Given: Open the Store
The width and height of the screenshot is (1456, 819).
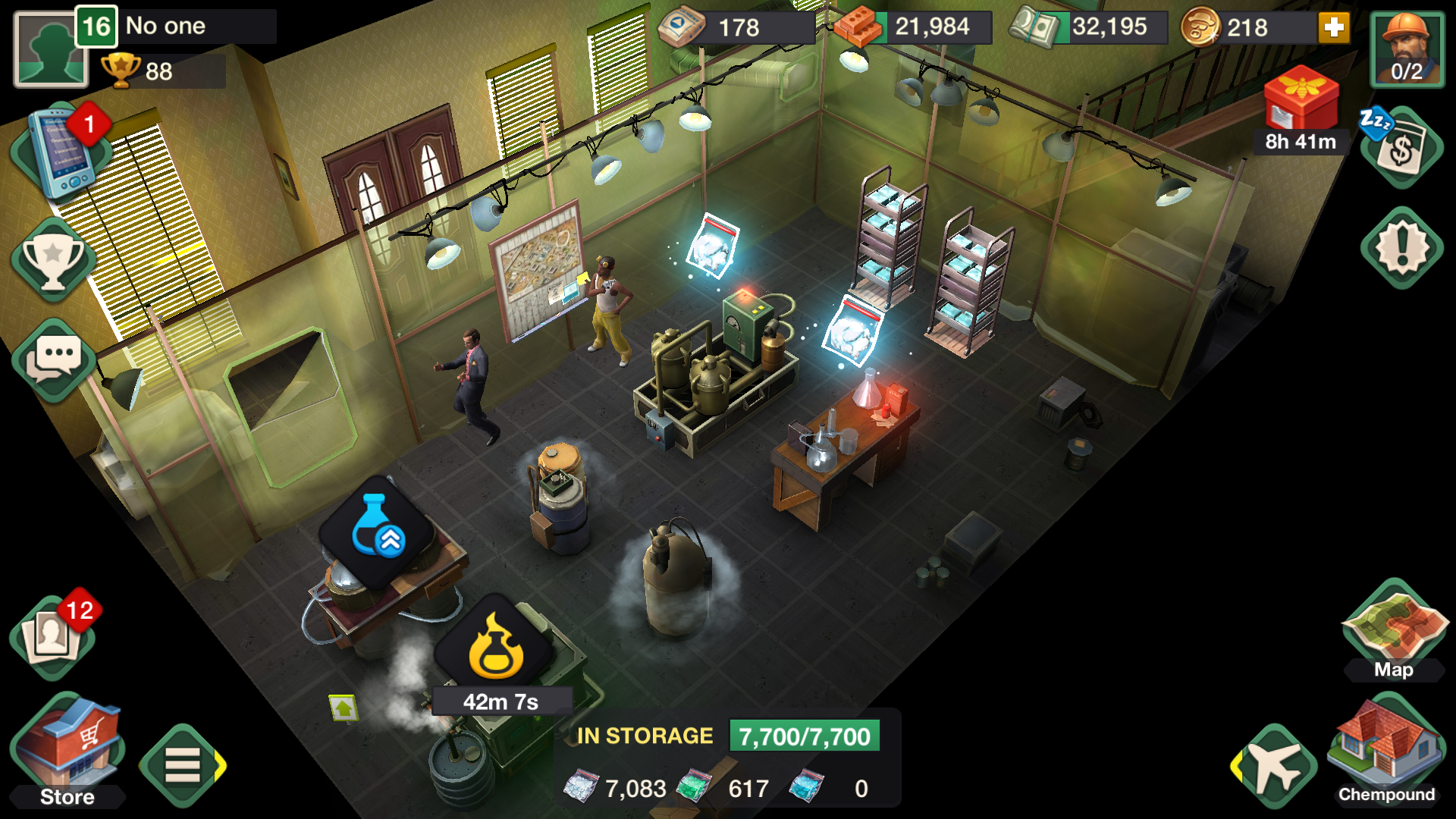Looking at the screenshot, I should coord(67,749).
